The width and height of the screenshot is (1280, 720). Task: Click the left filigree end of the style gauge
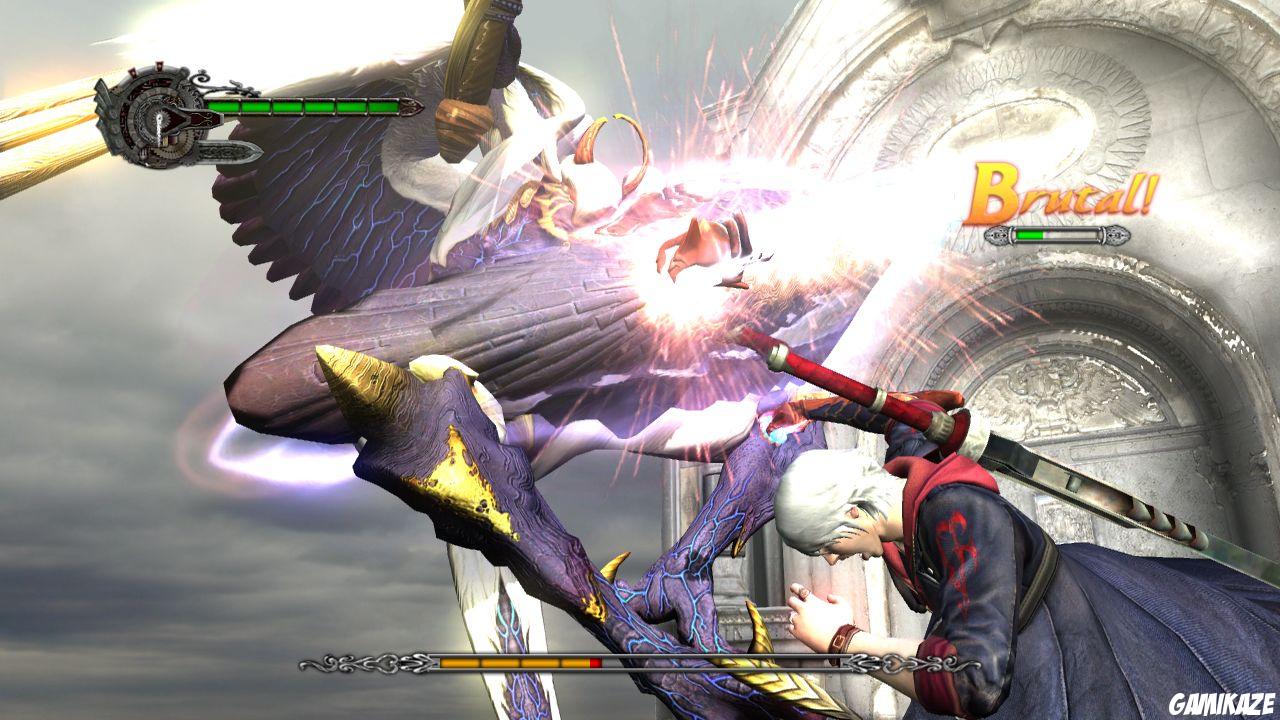point(996,236)
